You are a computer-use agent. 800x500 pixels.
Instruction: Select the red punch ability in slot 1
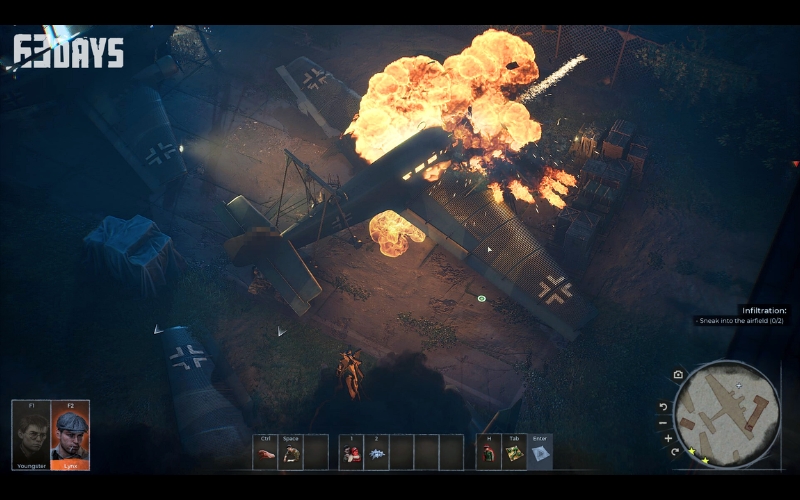pos(352,454)
